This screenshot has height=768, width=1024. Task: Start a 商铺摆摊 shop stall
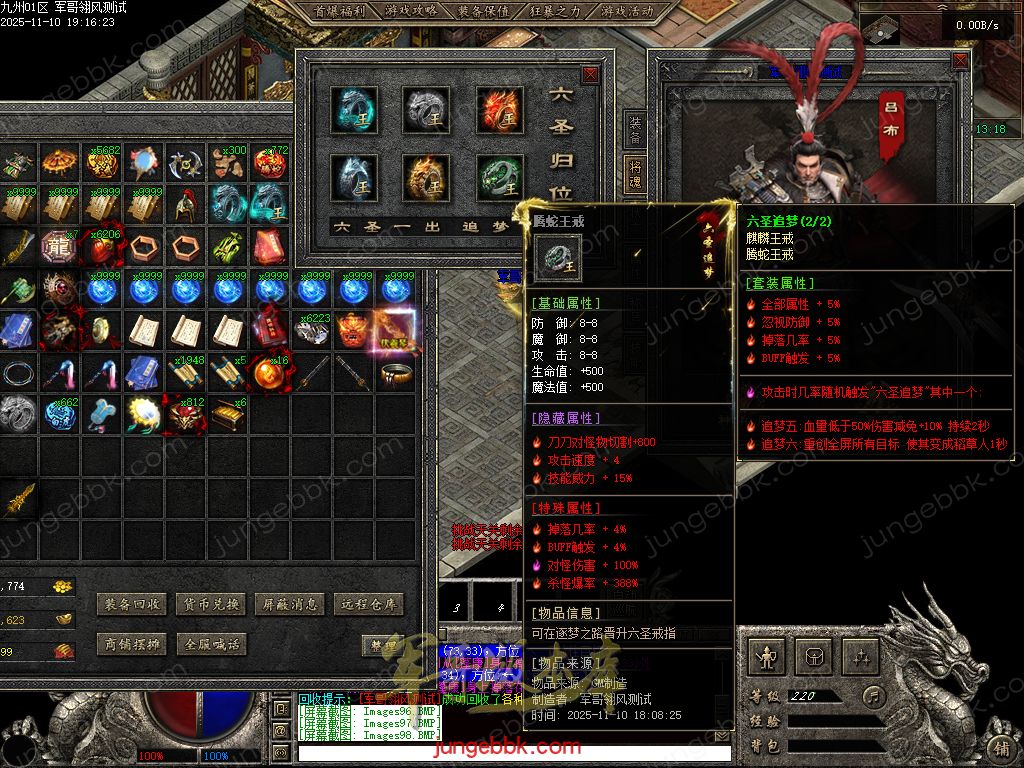132,645
